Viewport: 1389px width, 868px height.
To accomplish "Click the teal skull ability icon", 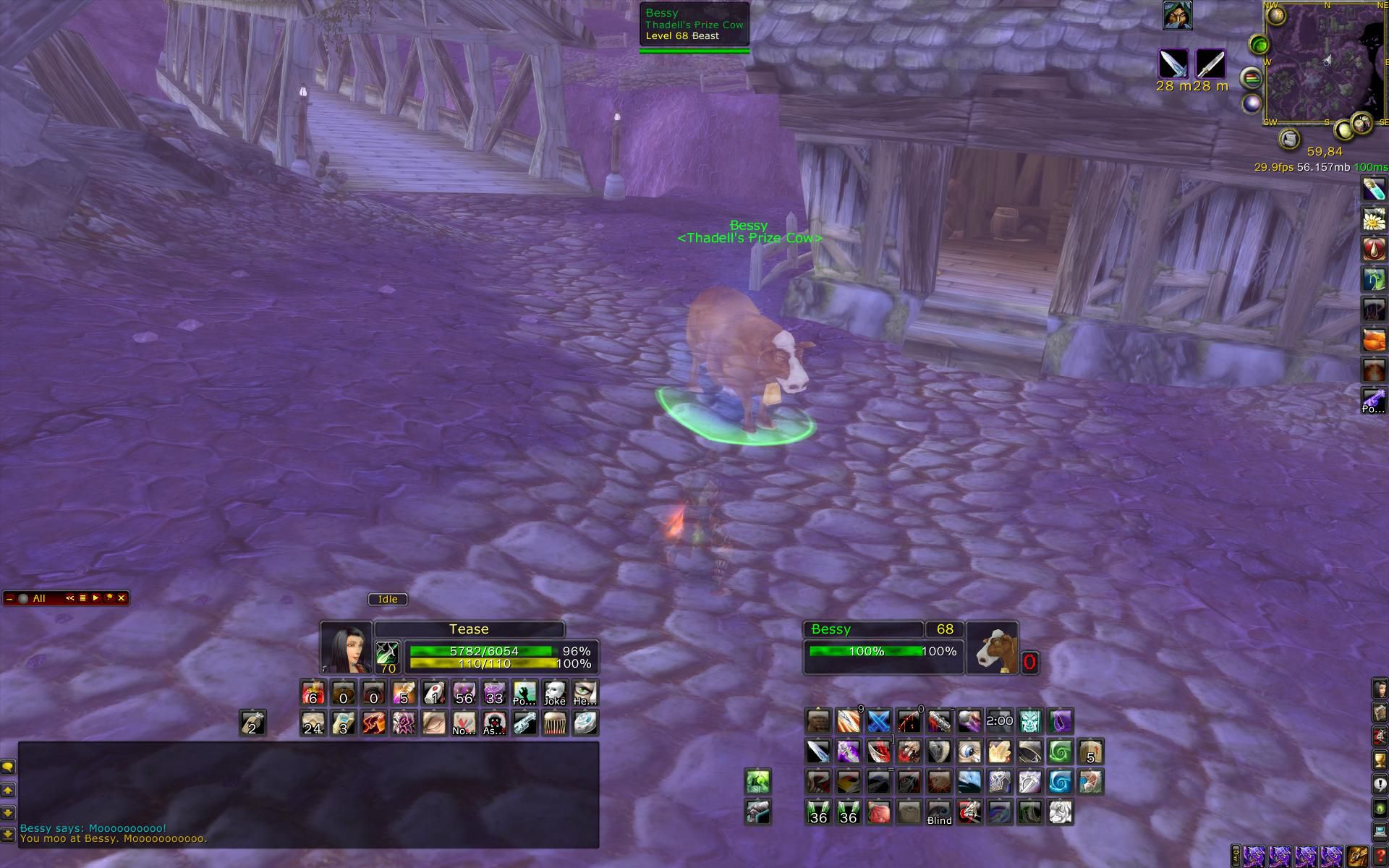I will click(1029, 721).
